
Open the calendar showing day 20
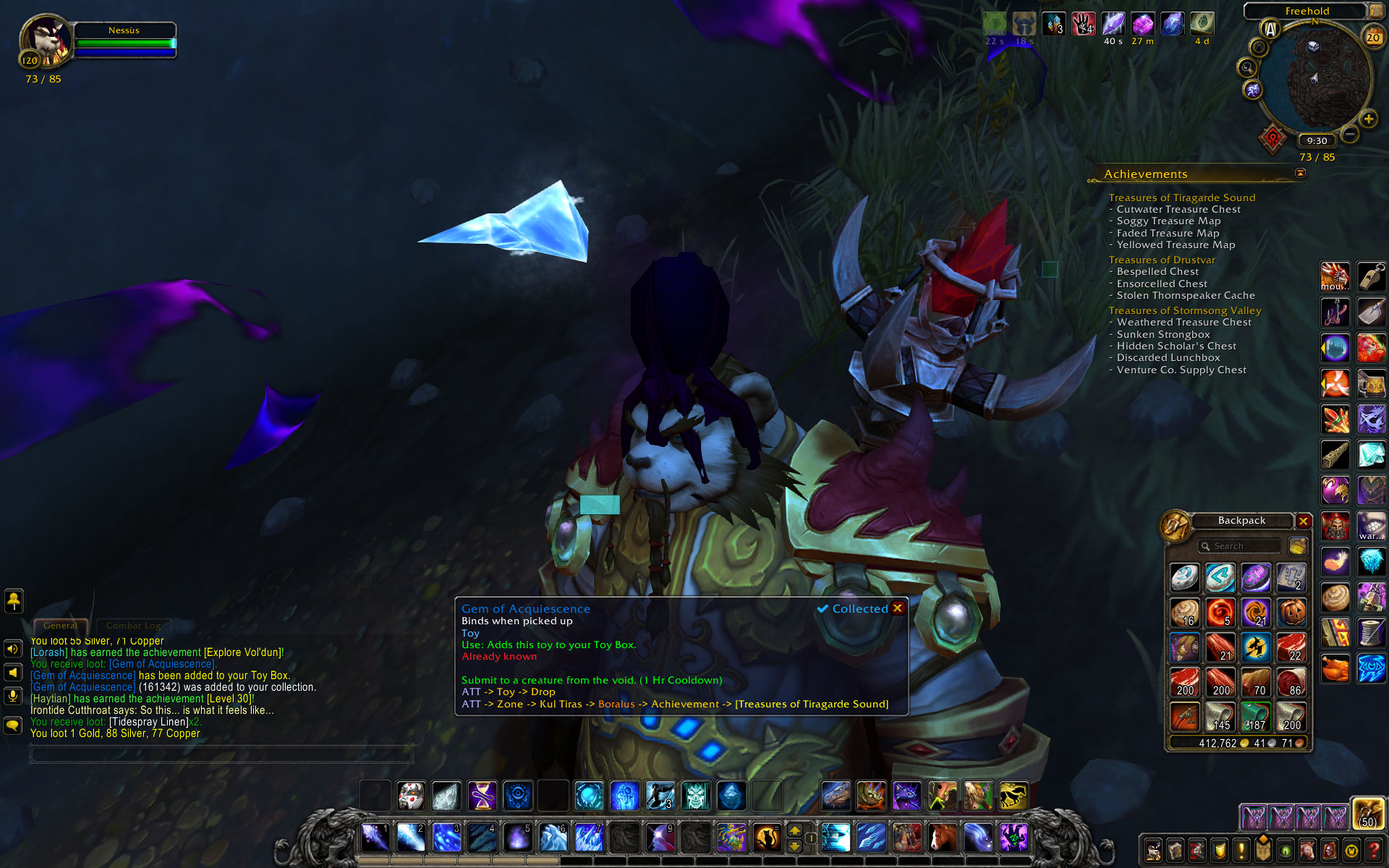(1372, 37)
